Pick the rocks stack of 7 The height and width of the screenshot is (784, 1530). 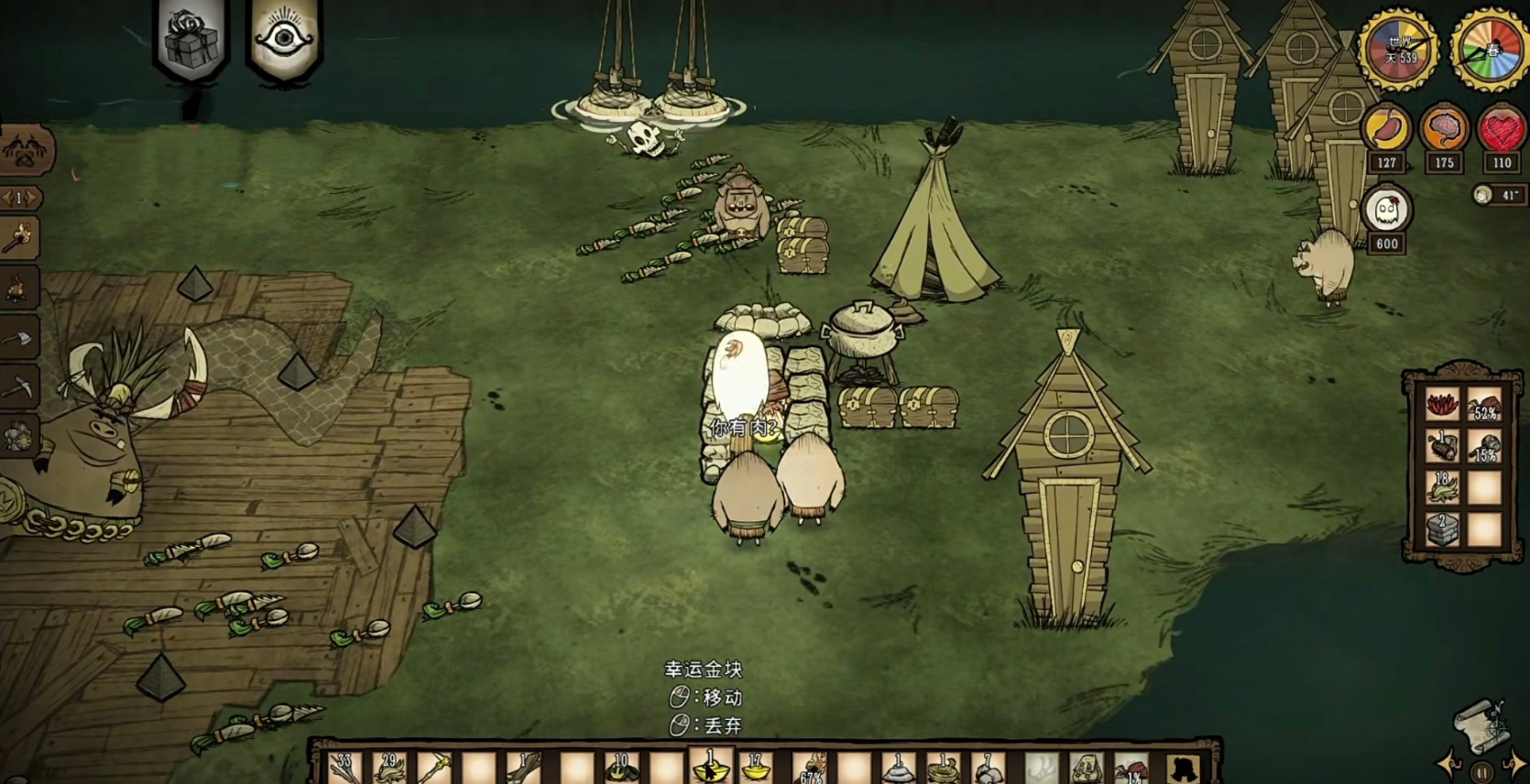988,768
